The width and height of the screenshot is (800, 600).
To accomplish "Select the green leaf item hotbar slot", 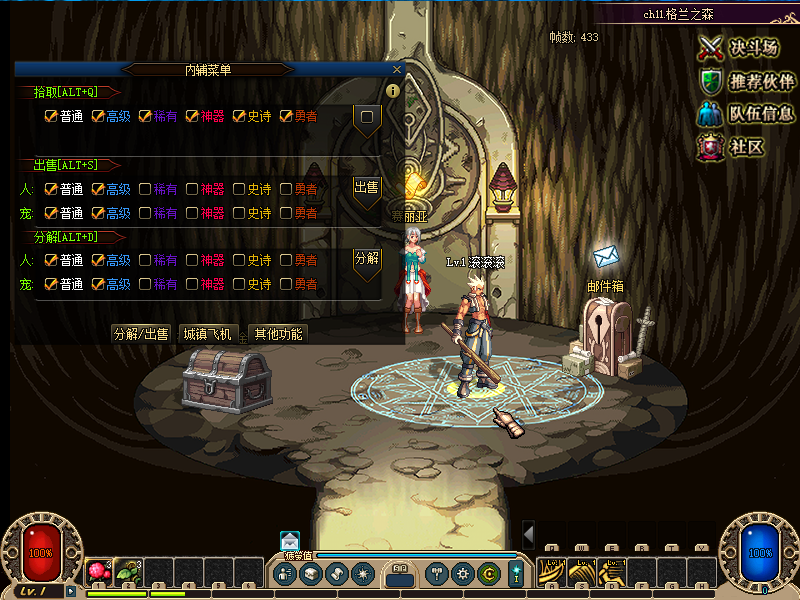I will (x=128, y=572).
